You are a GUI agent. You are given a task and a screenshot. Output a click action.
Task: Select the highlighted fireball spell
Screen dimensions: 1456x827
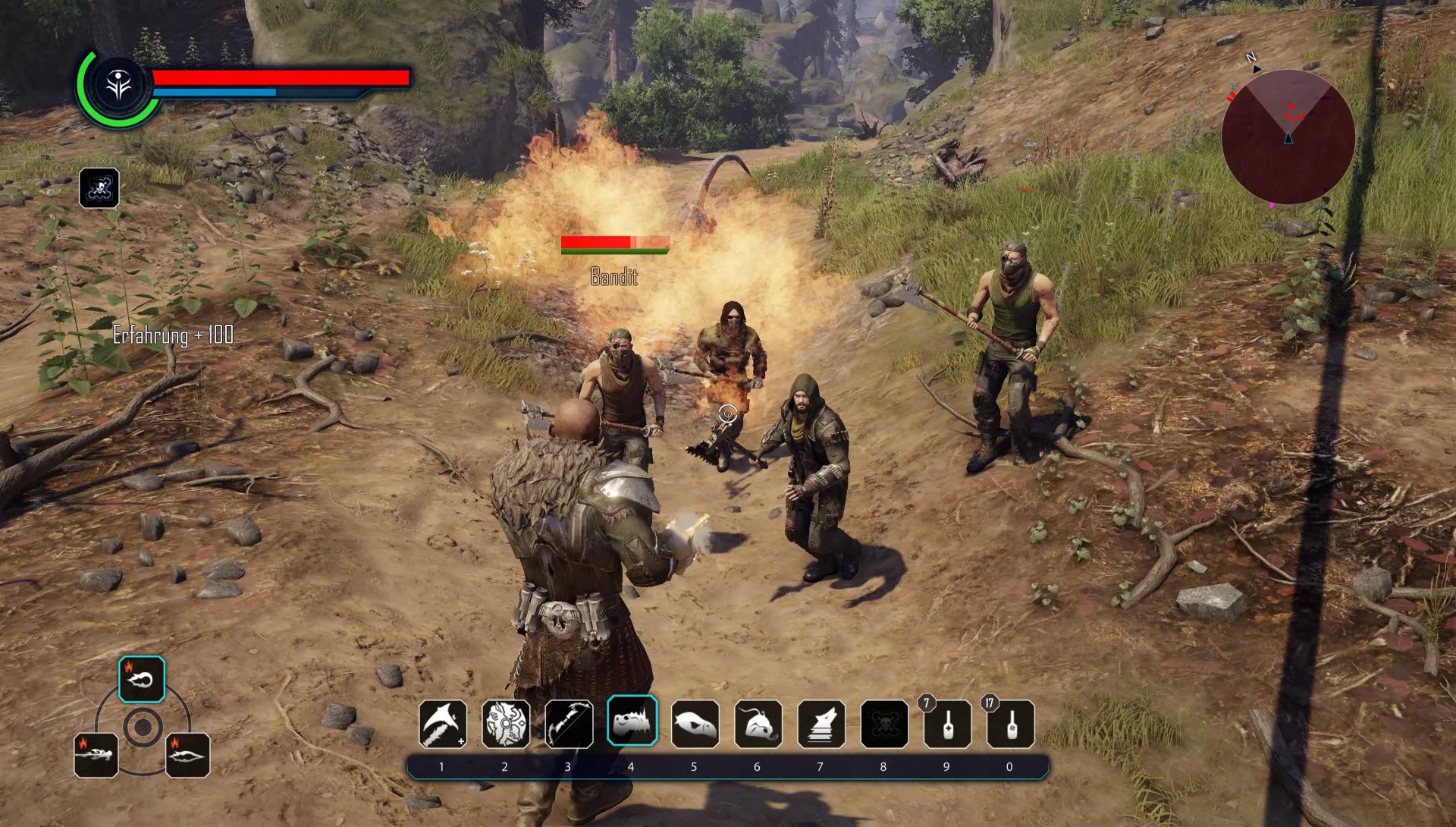click(x=142, y=679)
